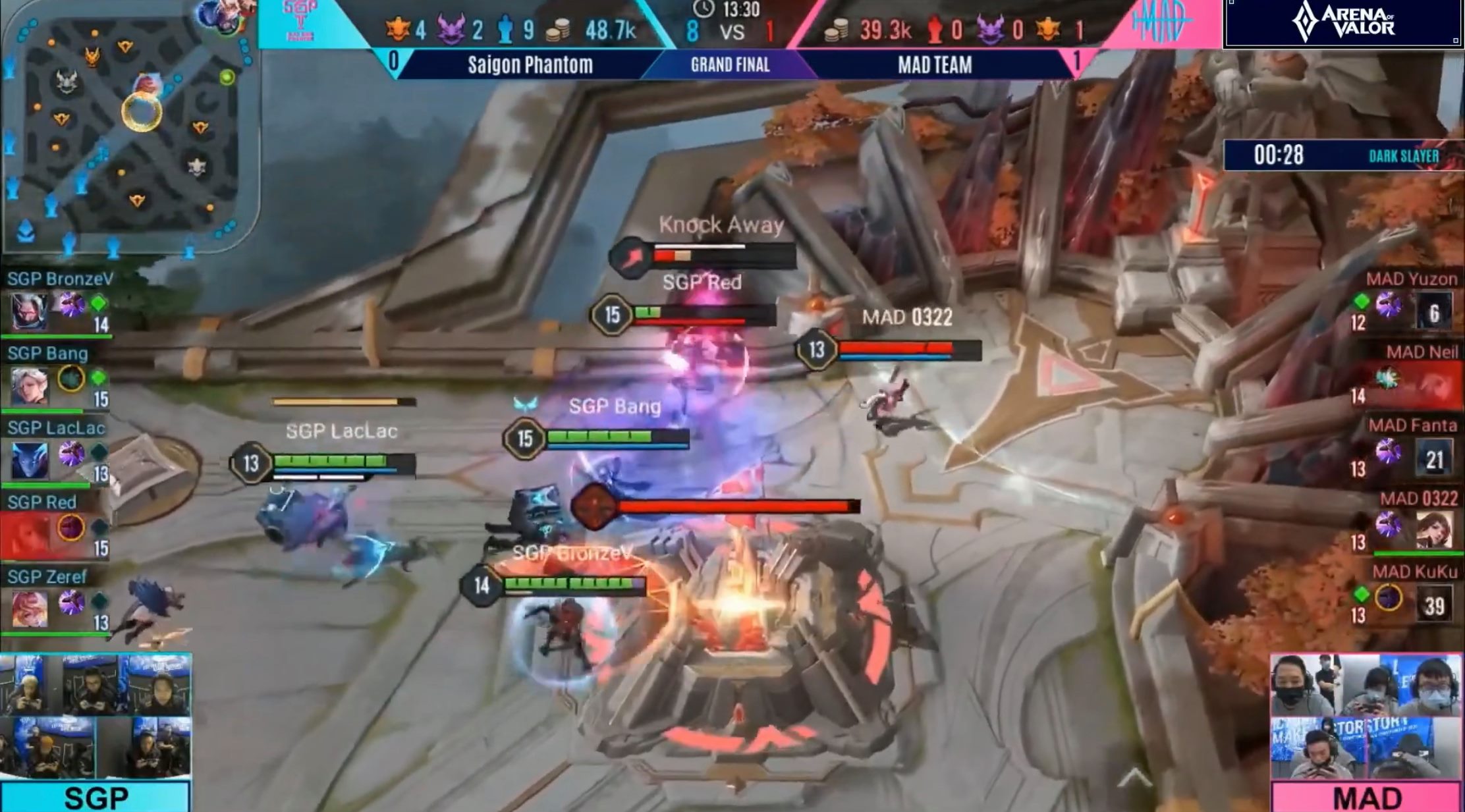Select SGP Zeref's hero portrait
The image size is (1465, 812).
click(30, 609)
